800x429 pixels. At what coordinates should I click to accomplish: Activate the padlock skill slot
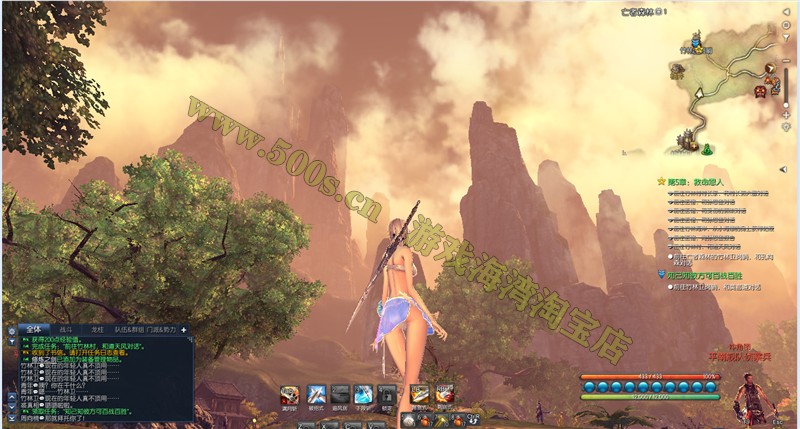(x=388, y=394)
